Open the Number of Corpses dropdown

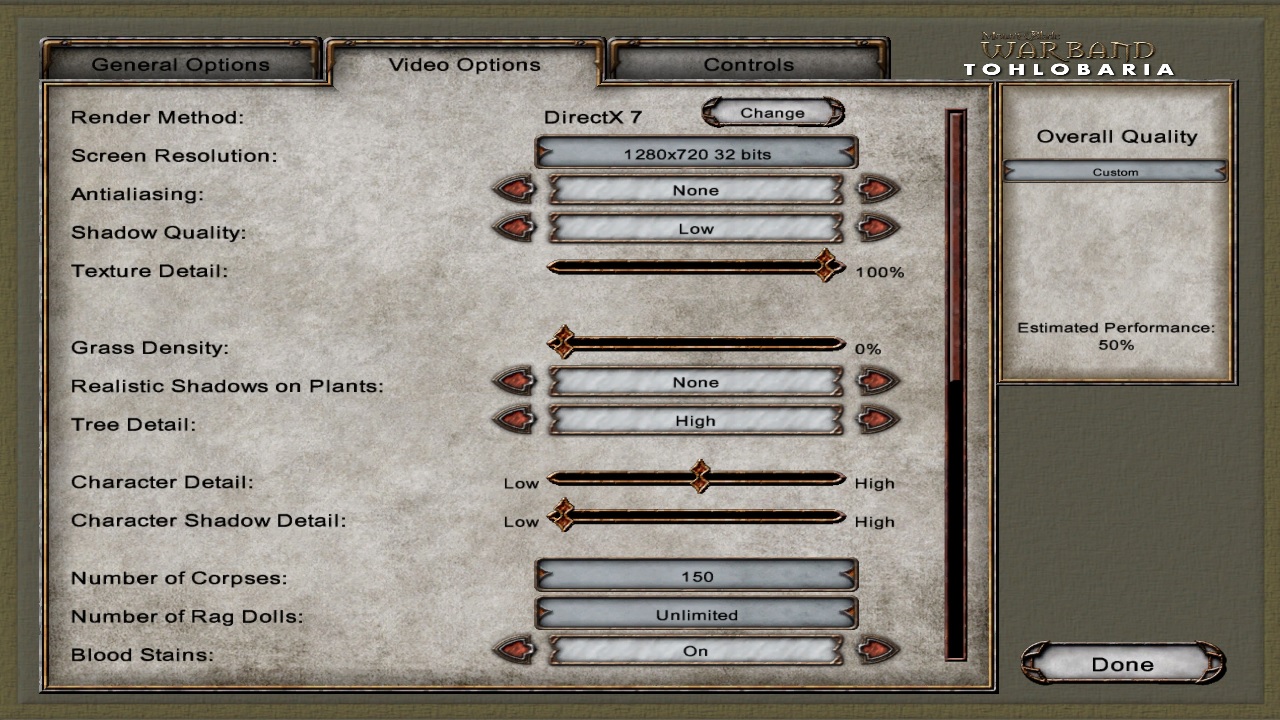tap(696, 576)
